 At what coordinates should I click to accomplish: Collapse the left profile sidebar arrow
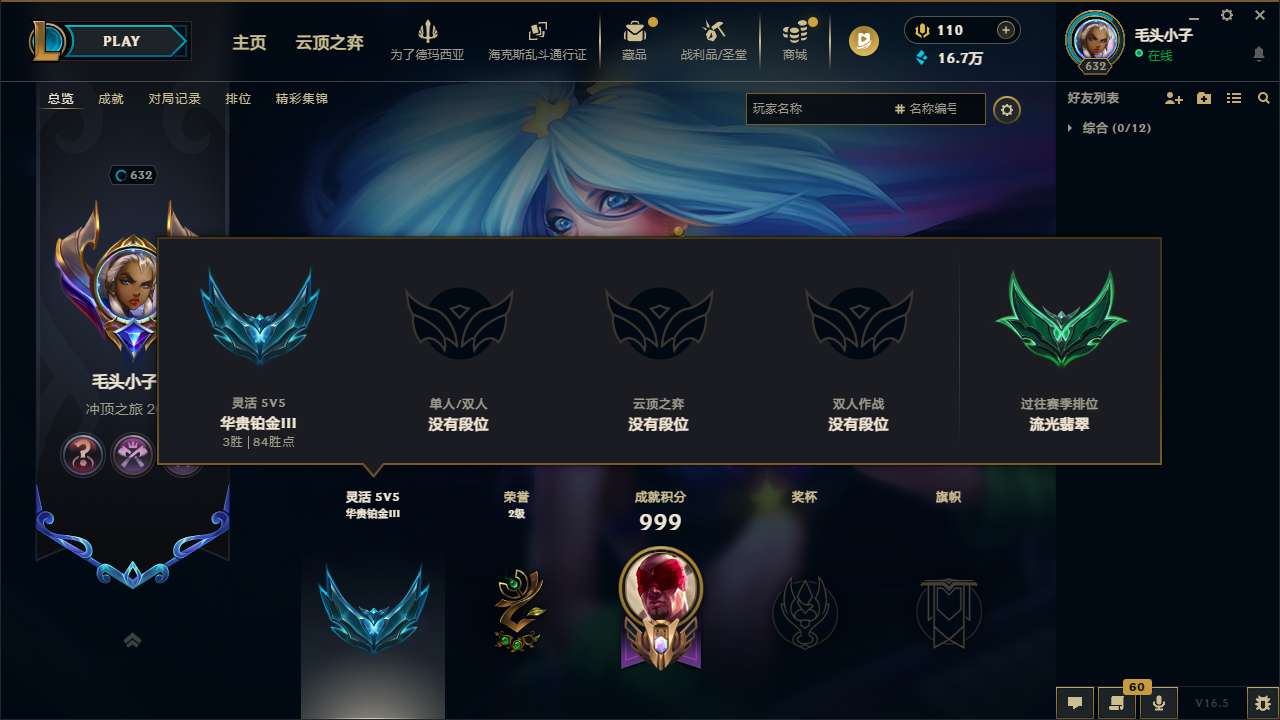[132, 639]
